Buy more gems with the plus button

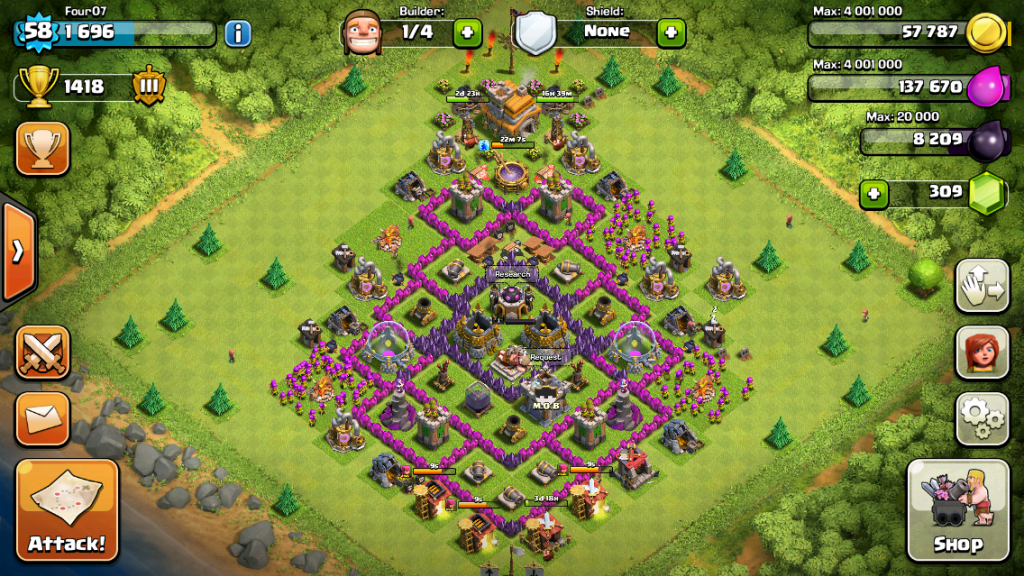pyautogui.click(x=874, y=193)
